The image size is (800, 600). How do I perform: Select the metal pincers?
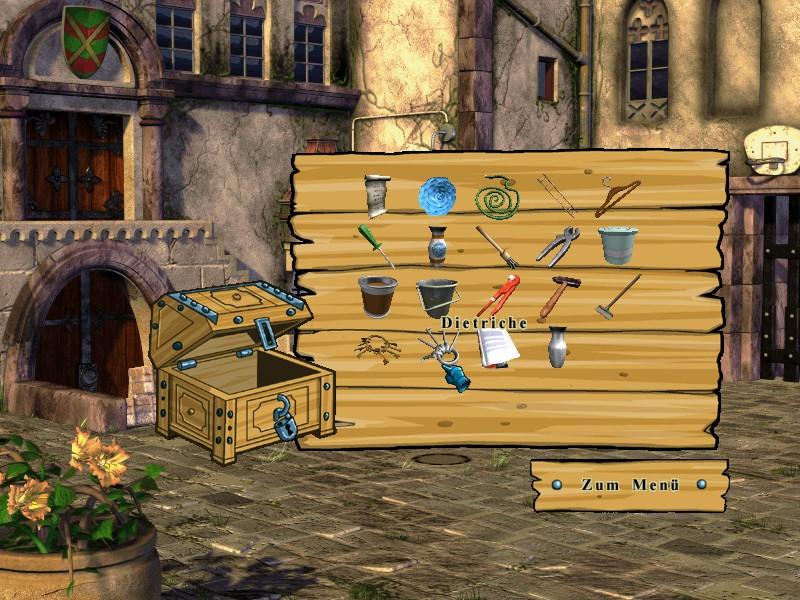point(556,246)
